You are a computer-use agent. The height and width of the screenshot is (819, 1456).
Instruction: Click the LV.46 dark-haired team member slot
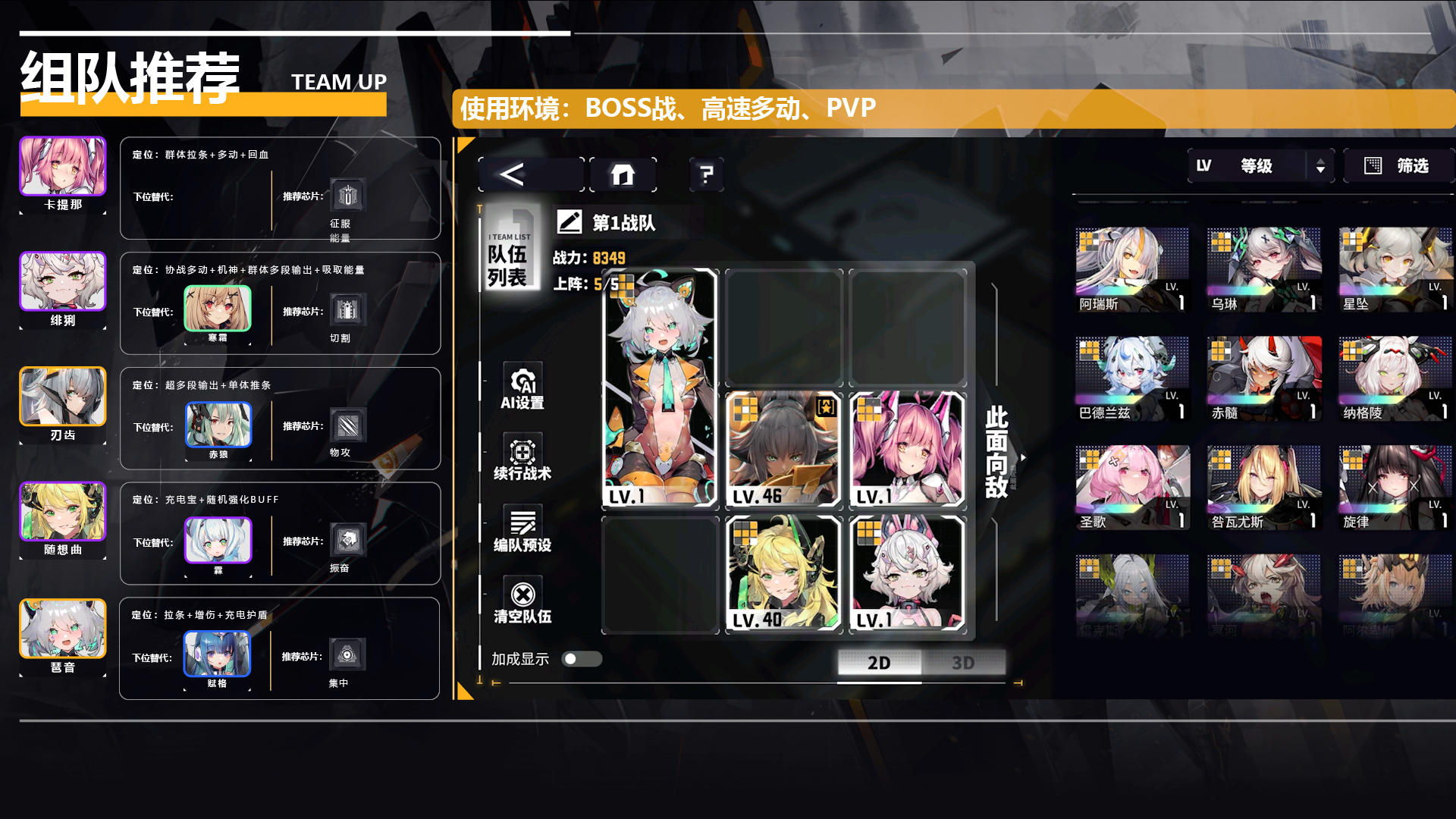[783, 449]
